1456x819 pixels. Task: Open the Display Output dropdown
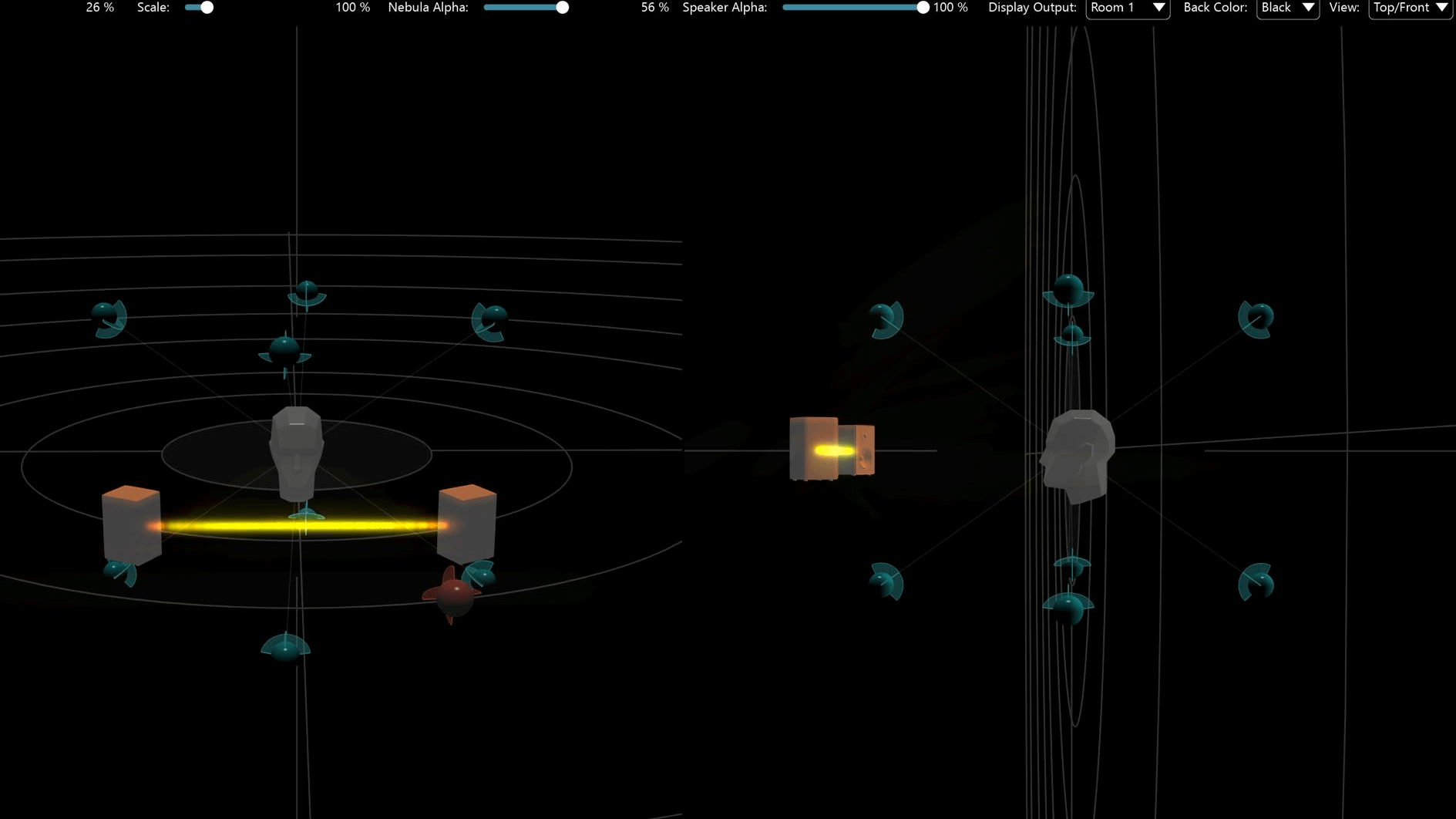coord(1127,8)
